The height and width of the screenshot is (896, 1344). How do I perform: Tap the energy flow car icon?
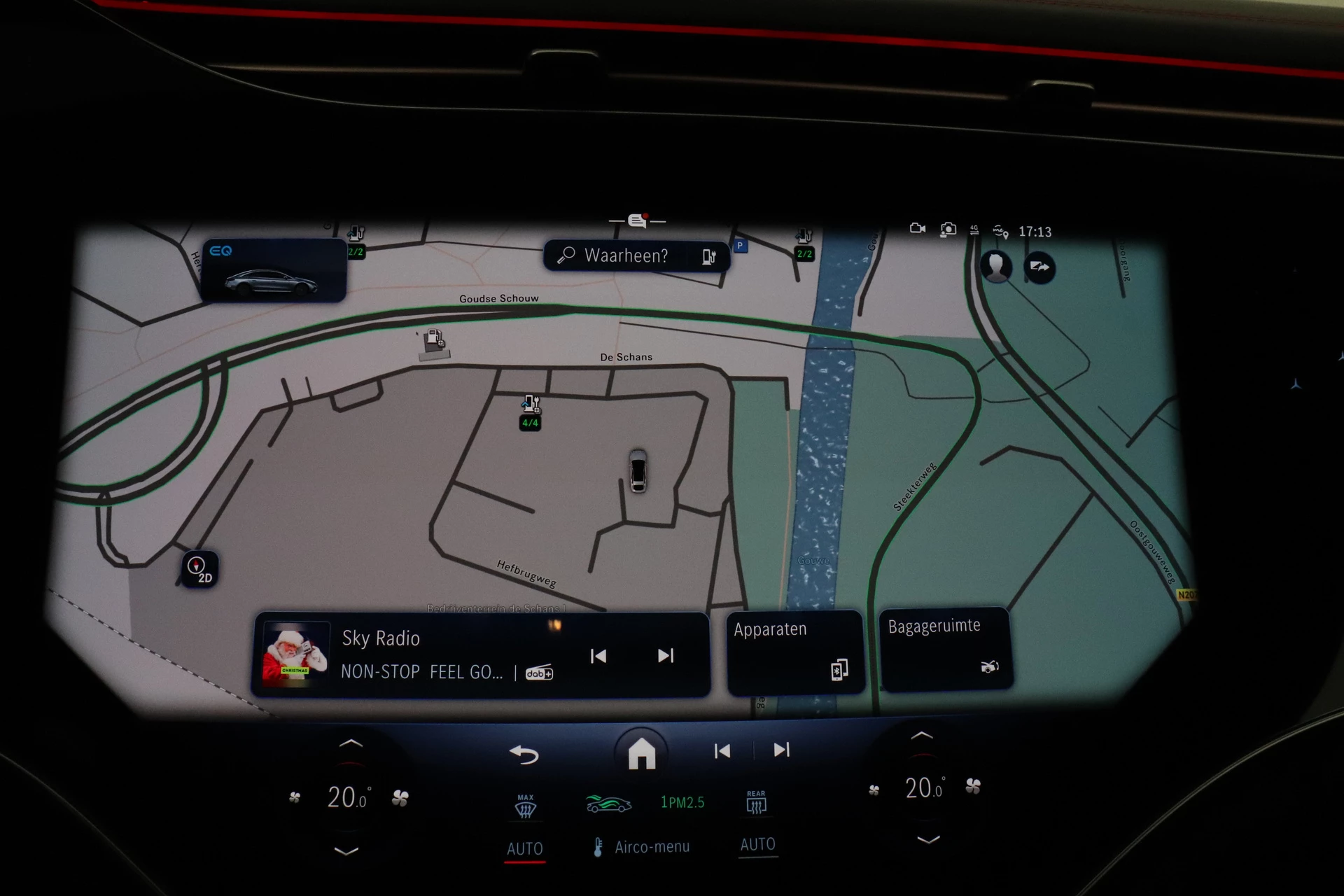(608, 802)
